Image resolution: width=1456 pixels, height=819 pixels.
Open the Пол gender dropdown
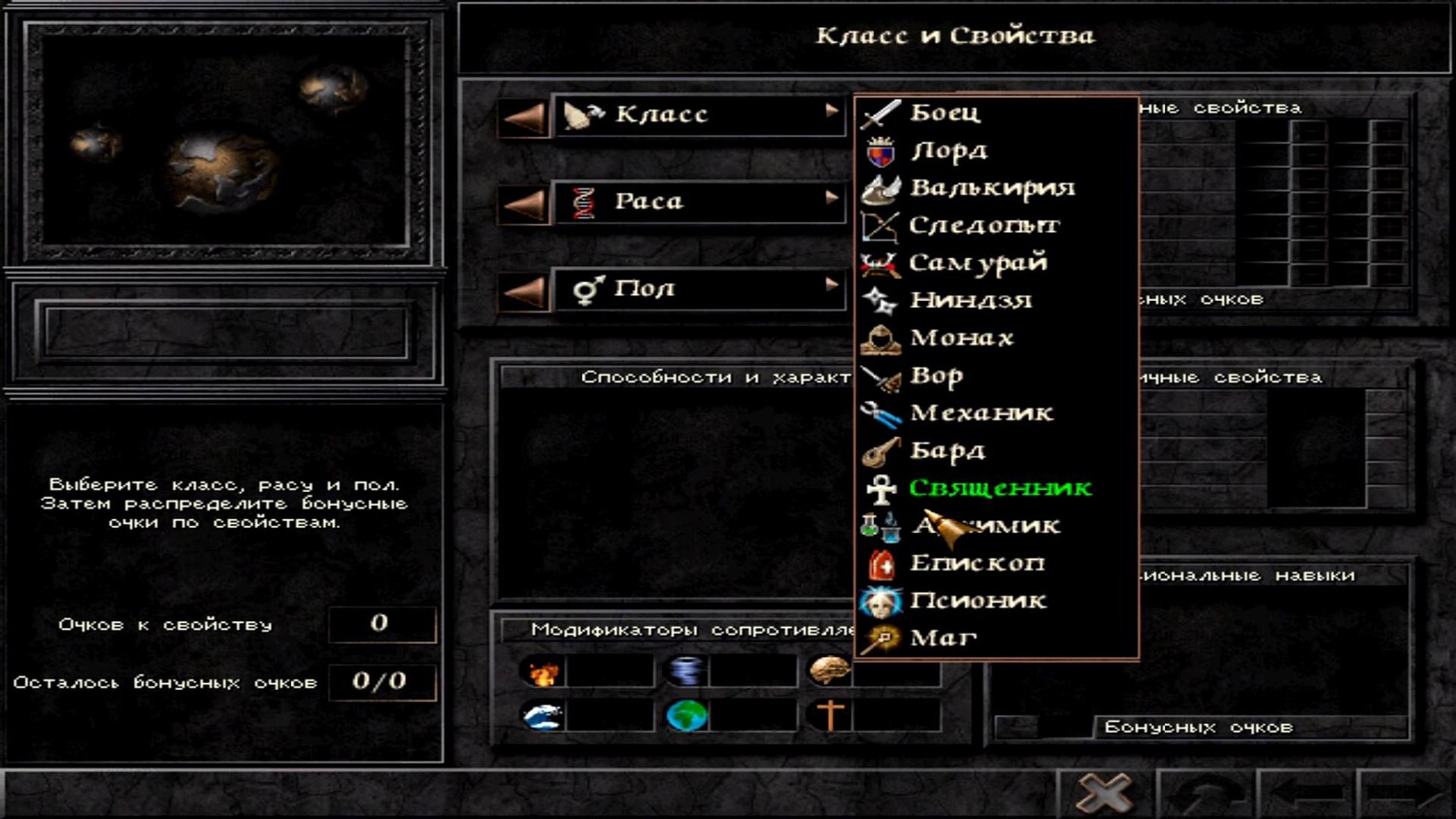click(x=699, y=289)
